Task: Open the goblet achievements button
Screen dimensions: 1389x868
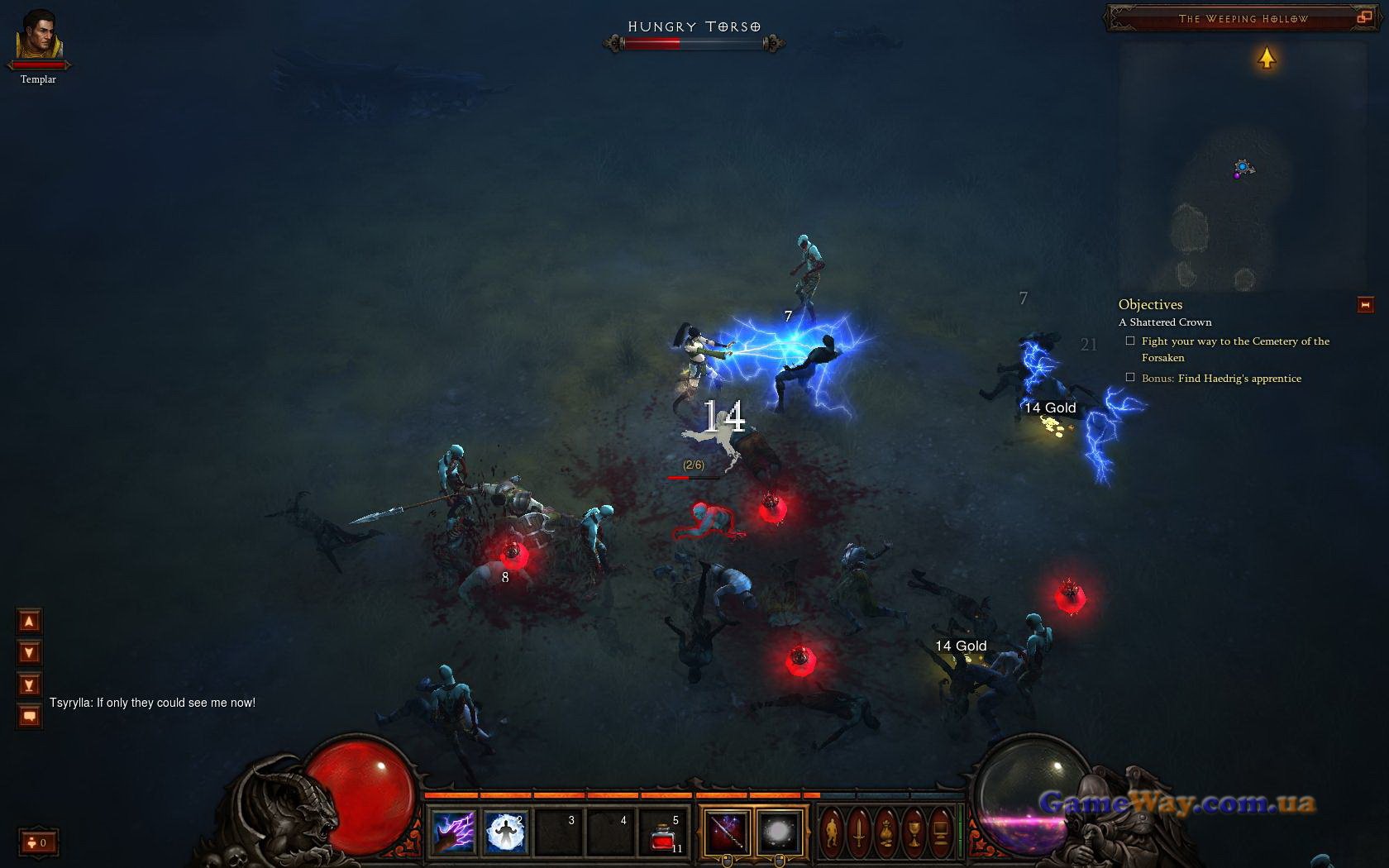Action: [914, 831]
